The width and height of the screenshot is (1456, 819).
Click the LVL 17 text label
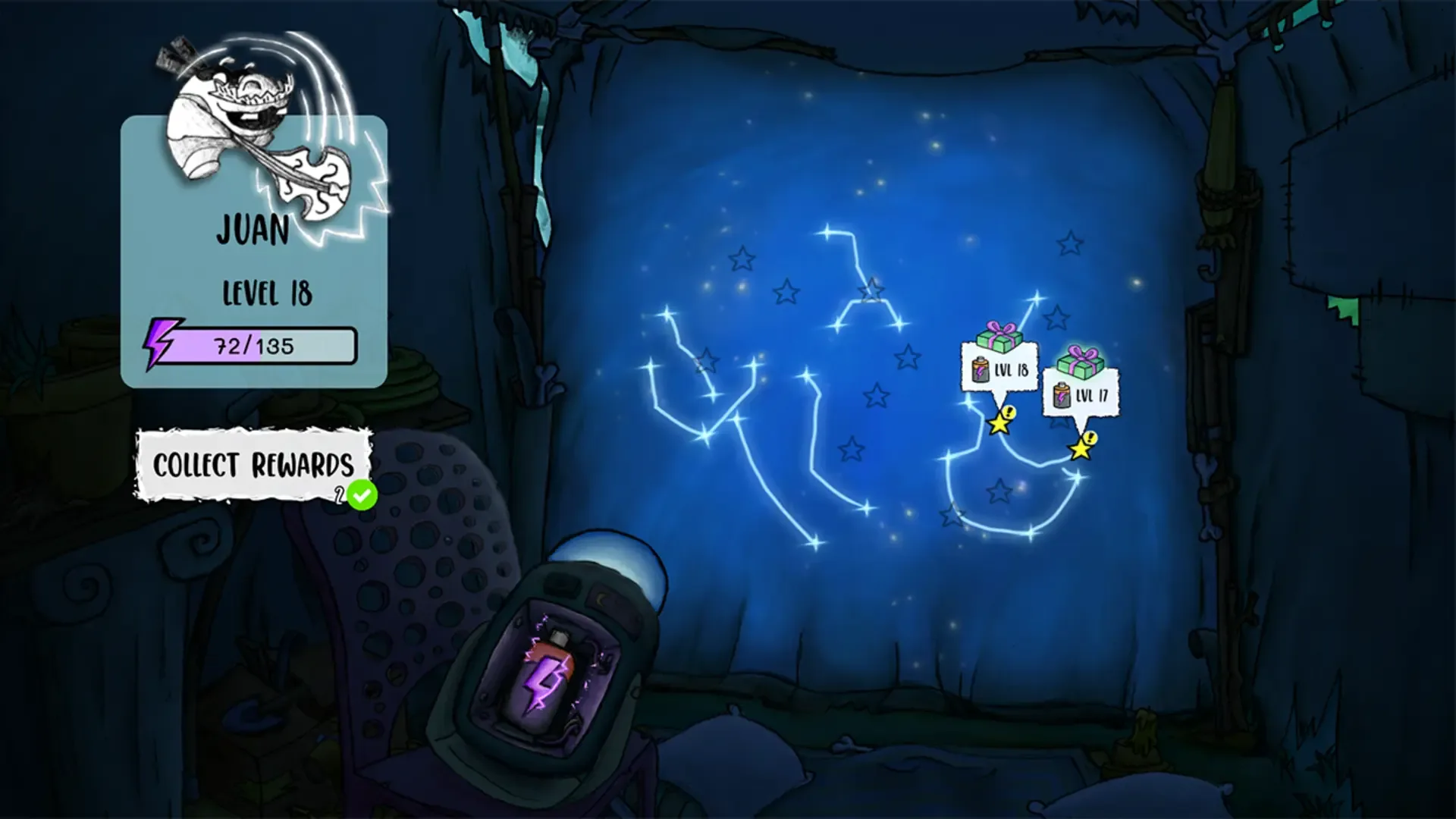[1090, 395]
